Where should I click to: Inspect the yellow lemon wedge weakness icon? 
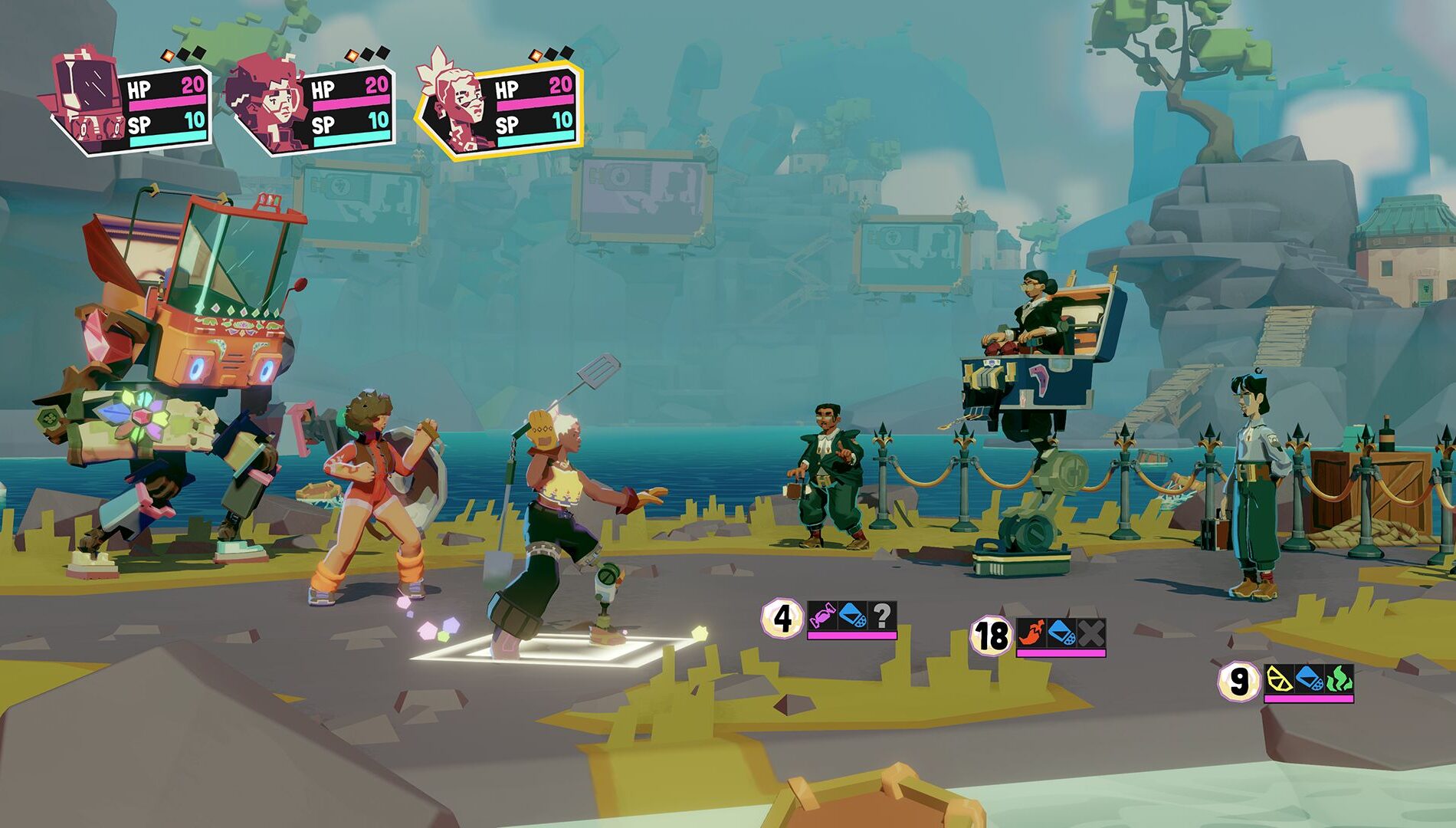[1278, 678]
